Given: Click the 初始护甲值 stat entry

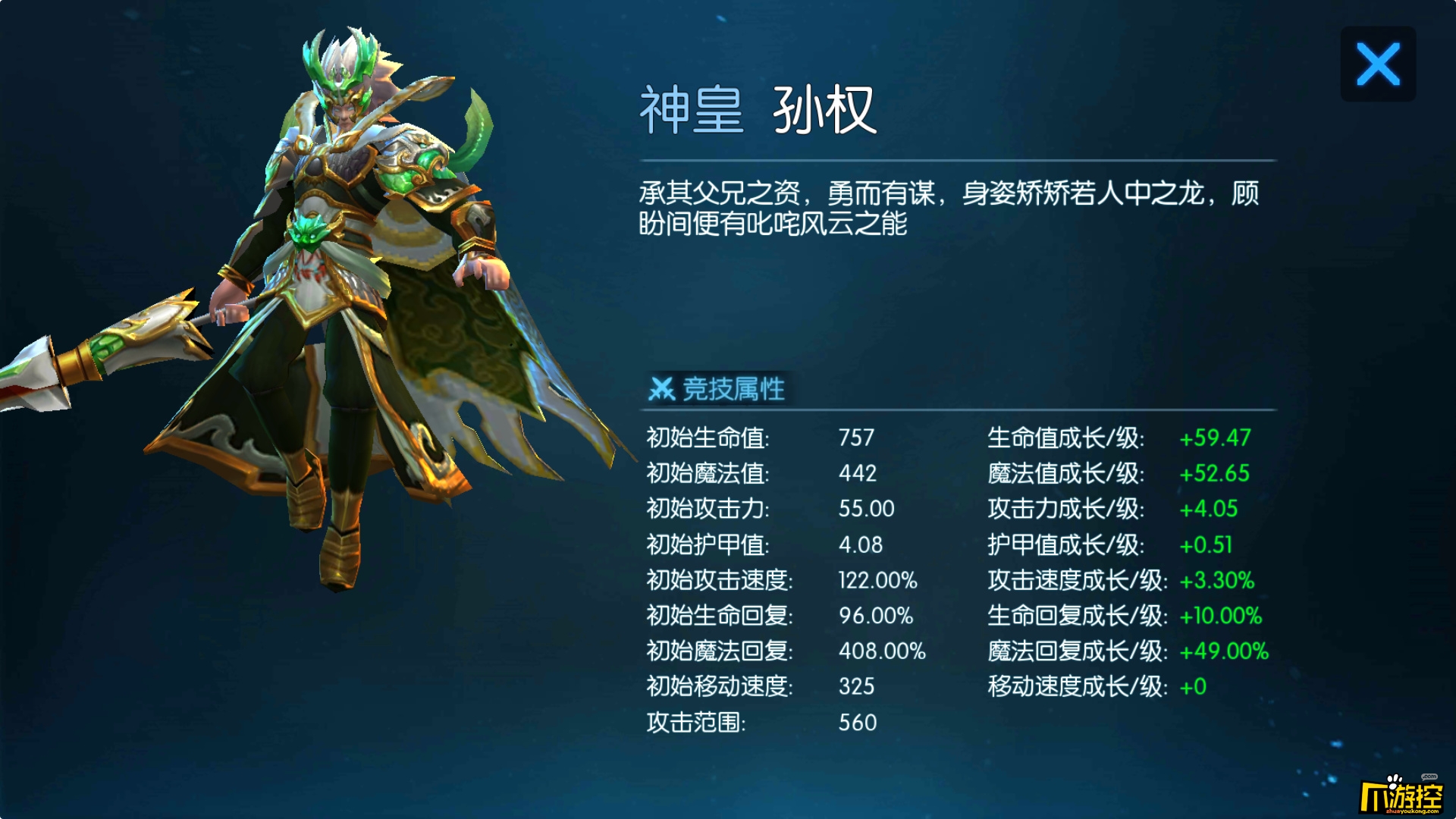Looking at the screenshot, I should pos(705,544).
